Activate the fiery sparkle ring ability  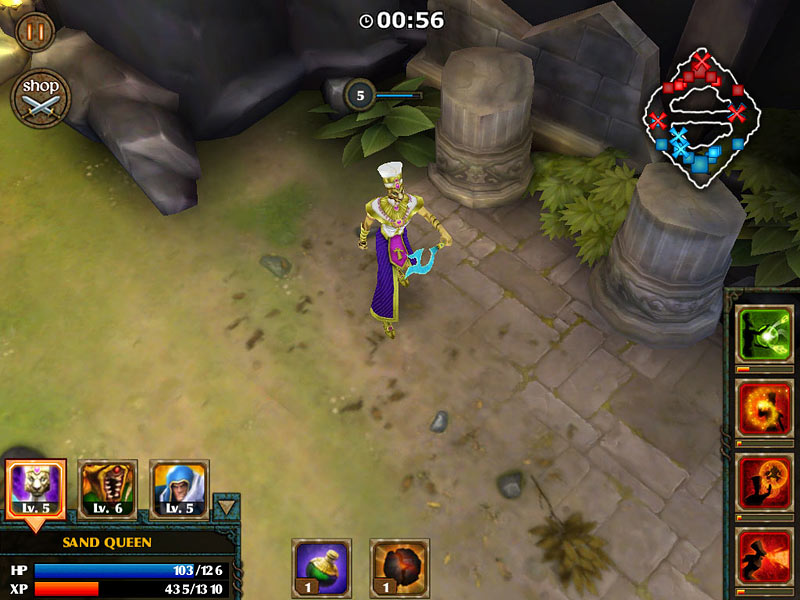click(764, 407)
